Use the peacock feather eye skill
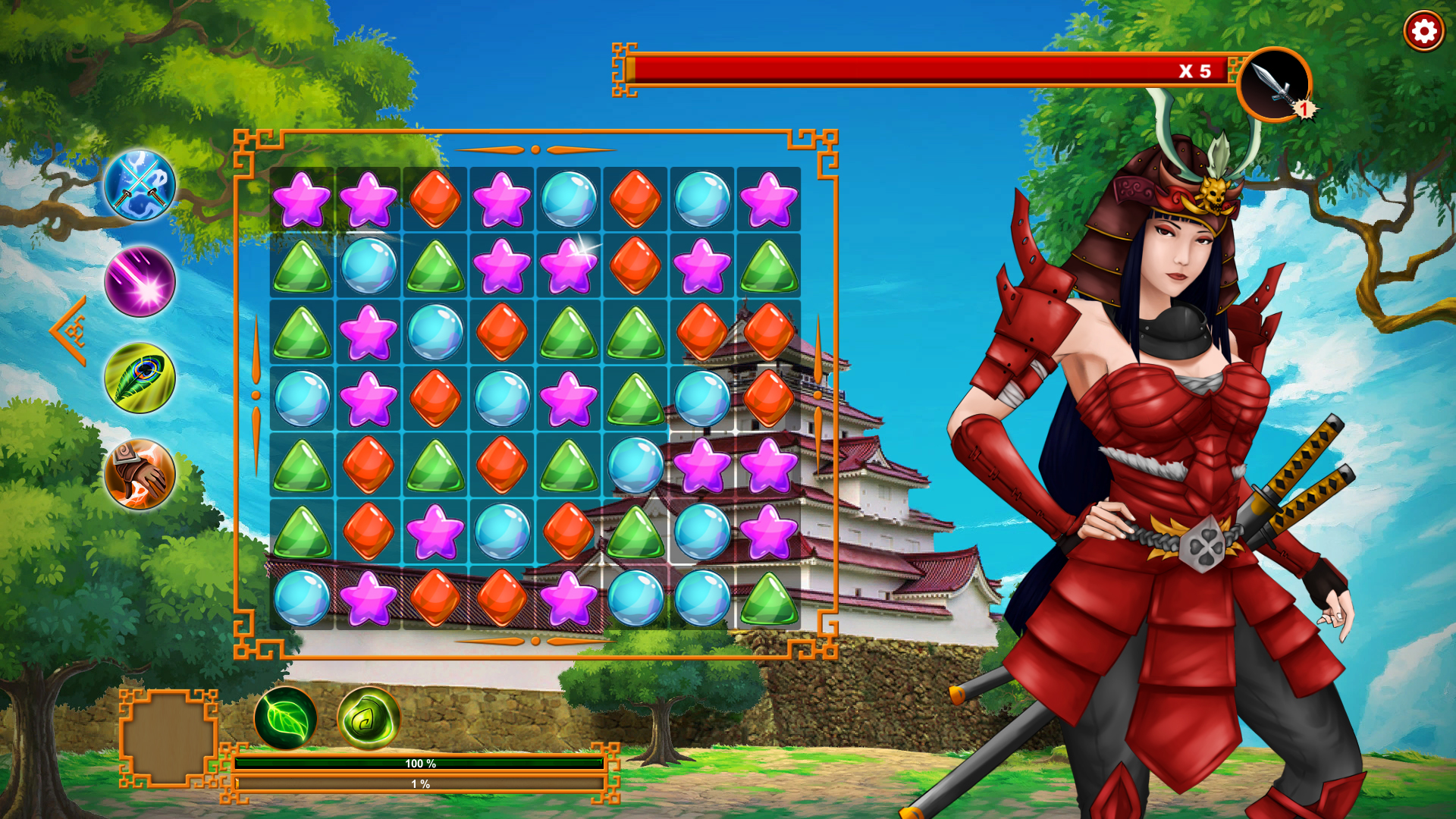 tap(140, 377)
